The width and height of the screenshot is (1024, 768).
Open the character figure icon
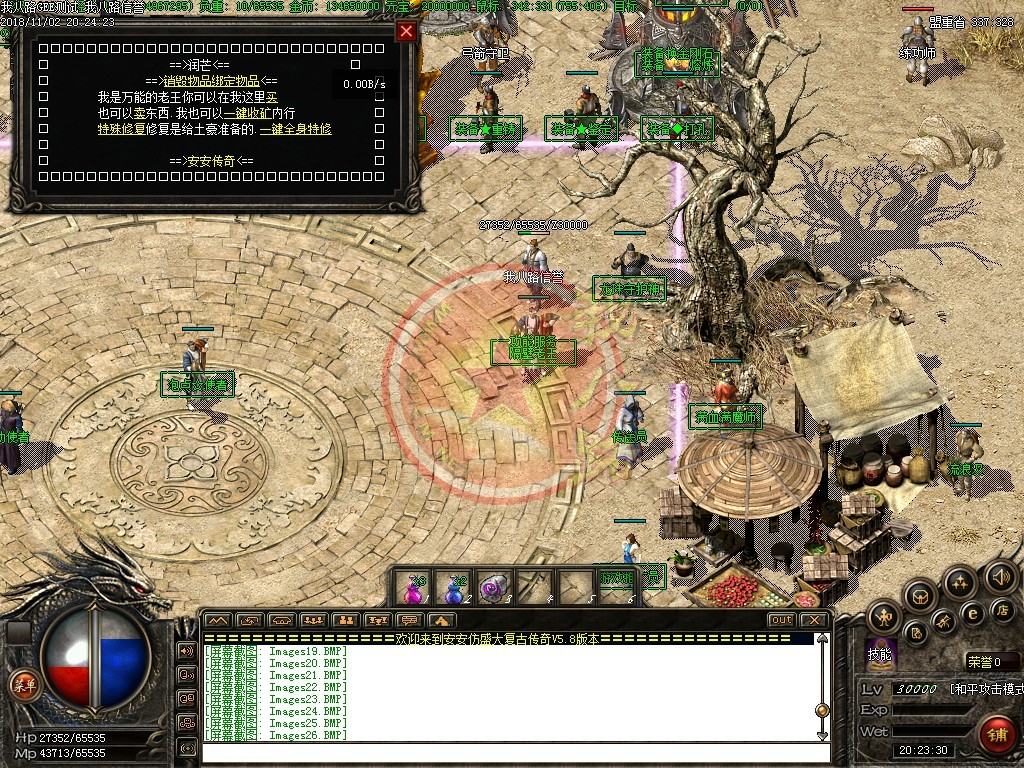tap(884, 616)
